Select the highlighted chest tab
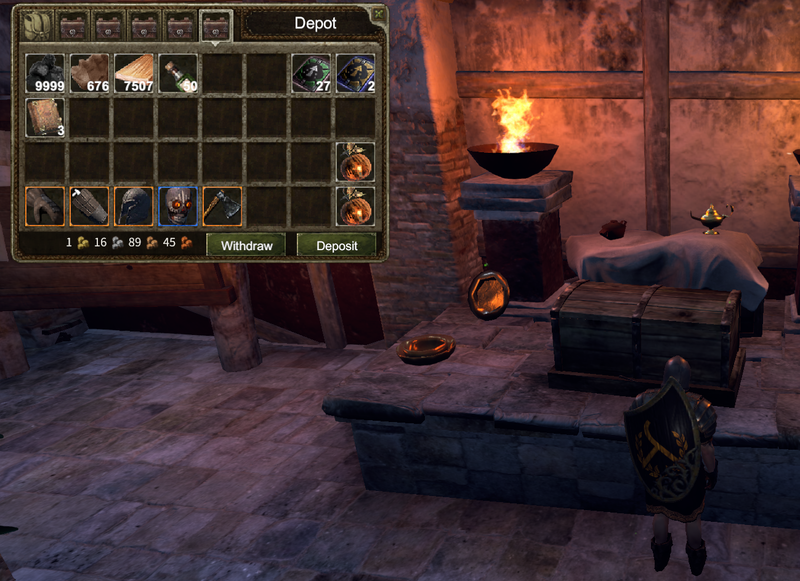 coord(215,25)
